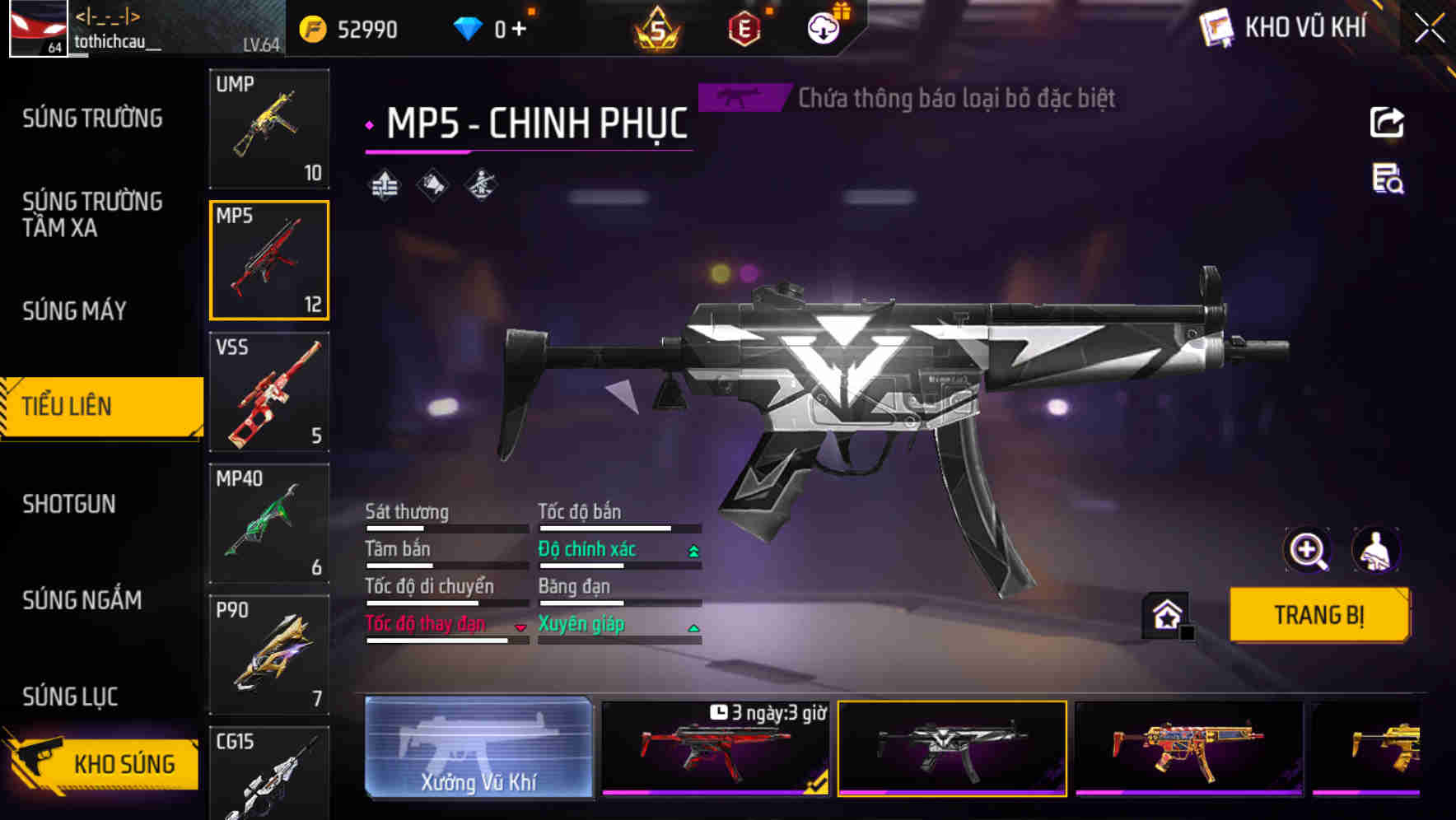Image resolution: width=1456 pixels, height=820 pixels.
Task: Click the green upward arrow beside Độ chính xác
Action: coord(693,549)
